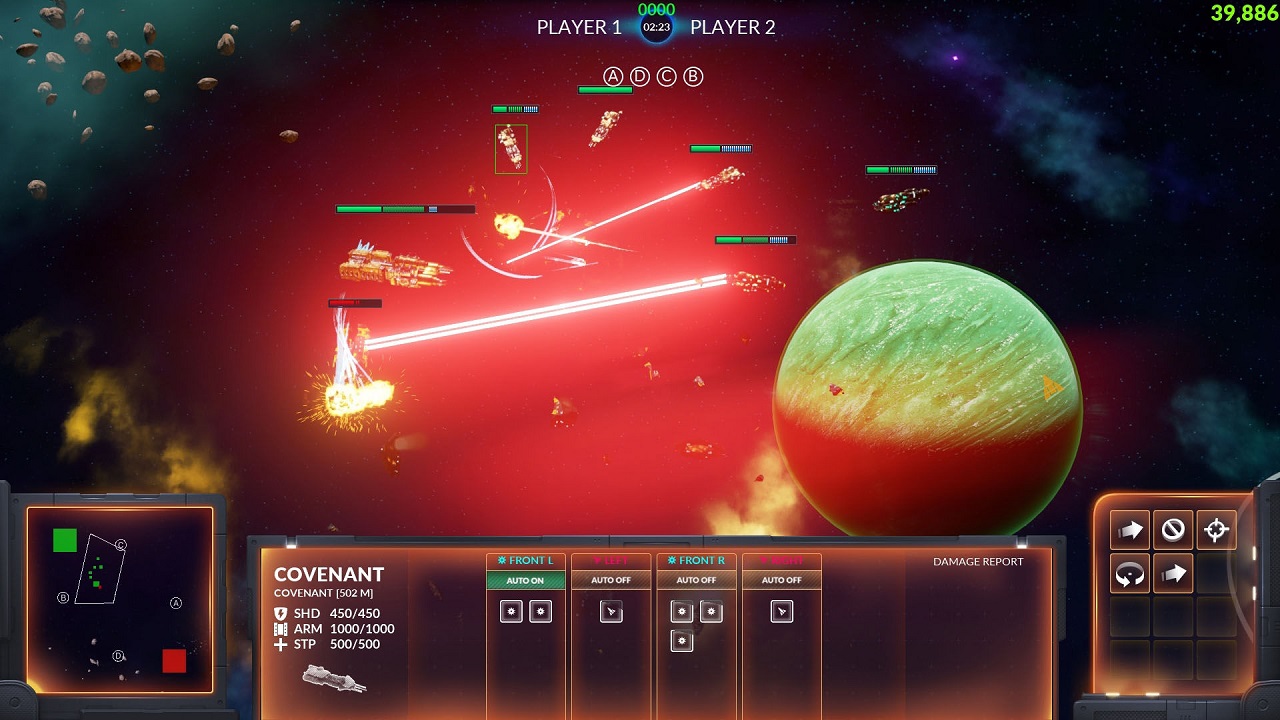This screenshot has width=1280, height=720.
Task: Click the lower-row turret icon in Front R
Action: pos(682,641)
